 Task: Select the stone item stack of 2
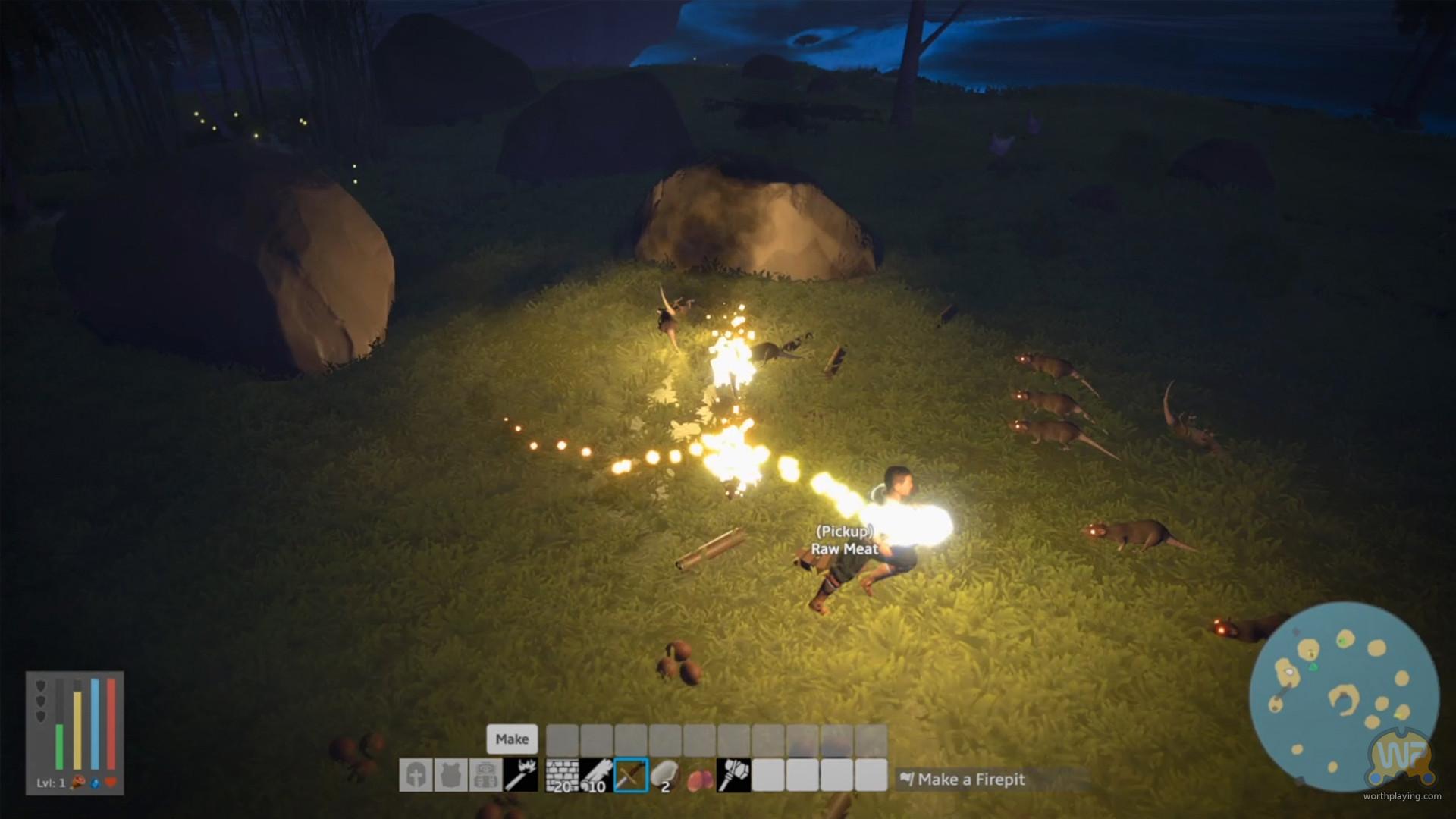coord(665,775)
